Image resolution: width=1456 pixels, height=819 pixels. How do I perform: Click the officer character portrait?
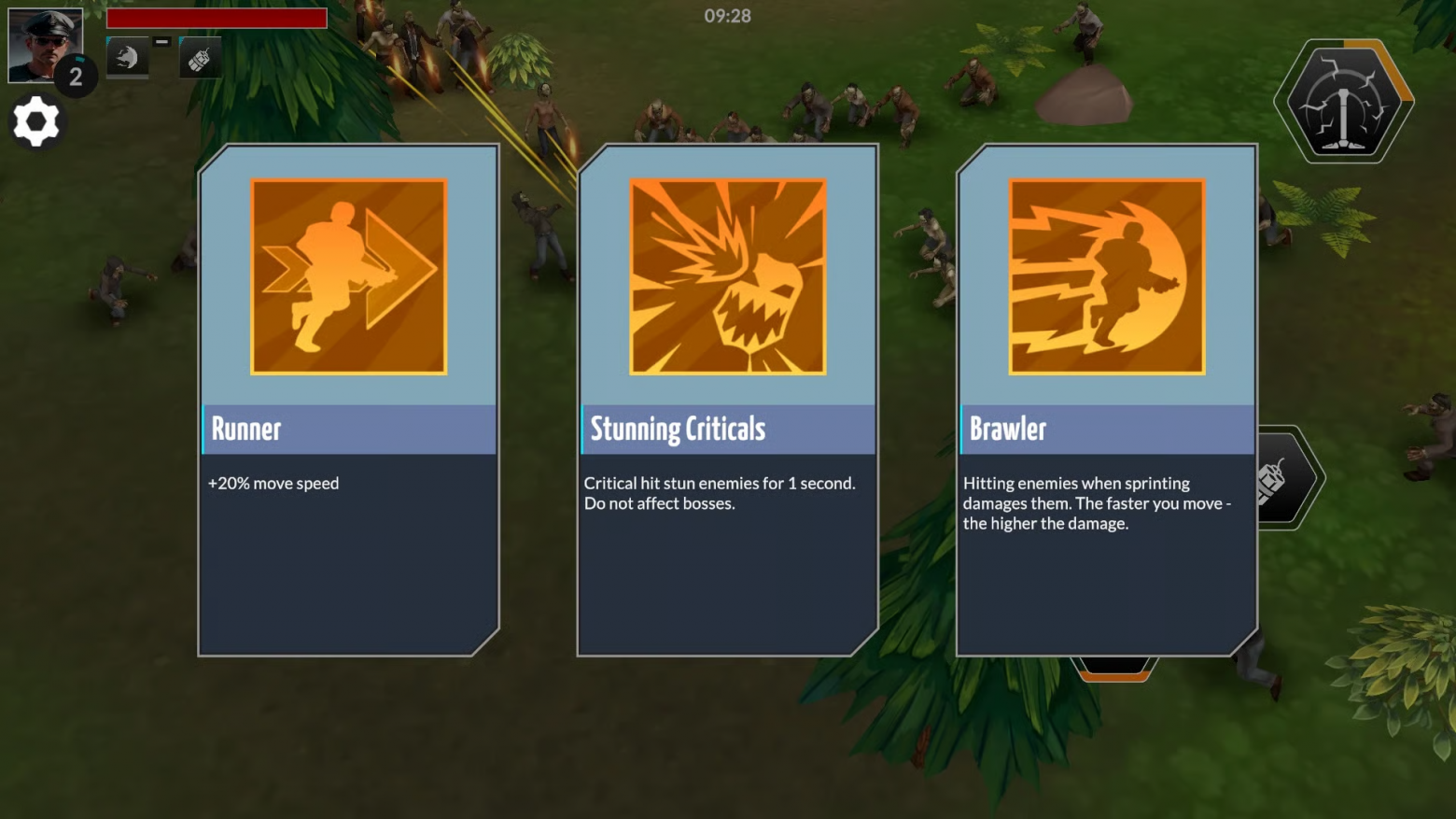pos(44,43)
